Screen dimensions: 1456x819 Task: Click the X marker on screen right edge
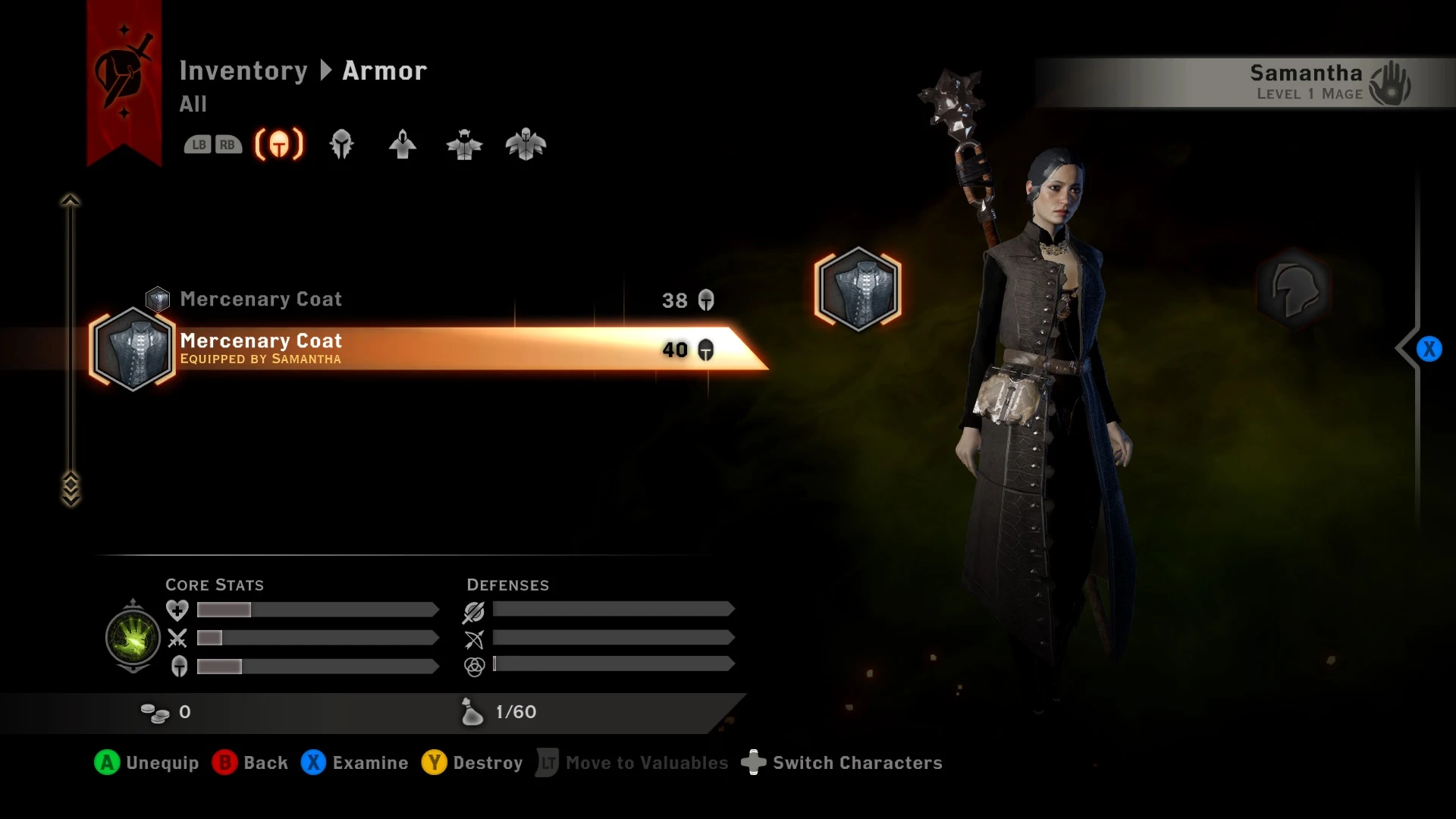(1429, 349)
